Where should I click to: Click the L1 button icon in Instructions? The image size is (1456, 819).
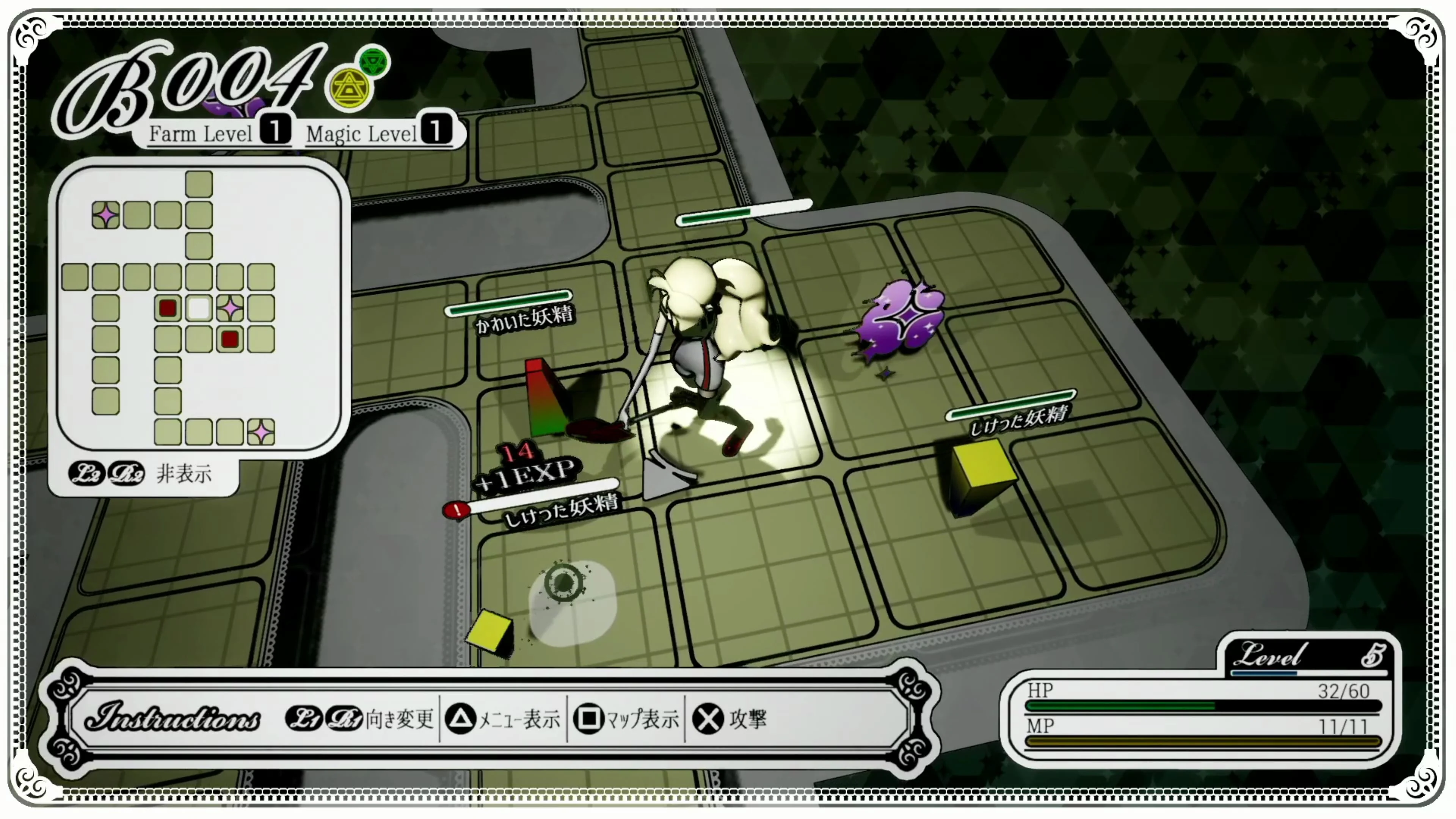pyautogui.click(x=304, y=720)
